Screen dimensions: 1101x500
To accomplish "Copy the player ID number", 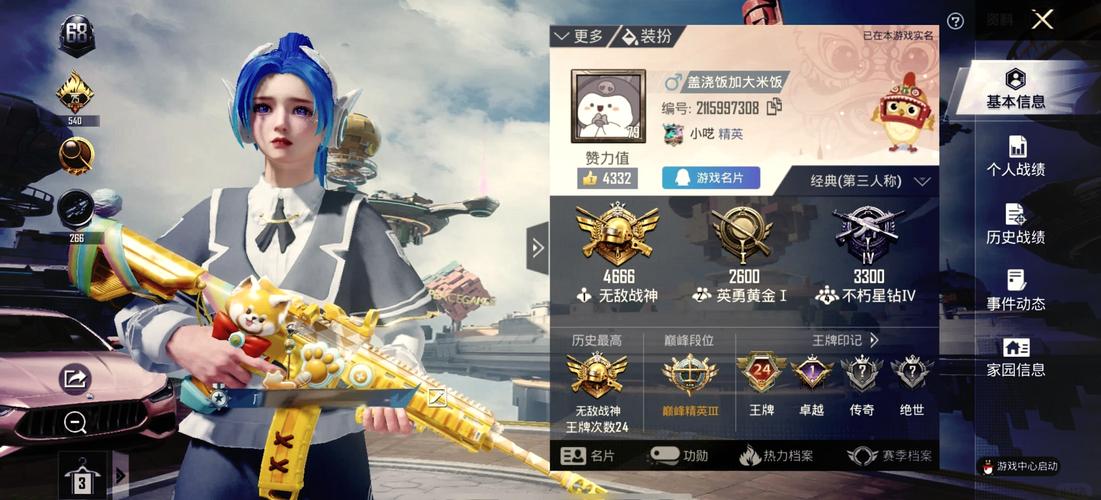I will [774, 107].
